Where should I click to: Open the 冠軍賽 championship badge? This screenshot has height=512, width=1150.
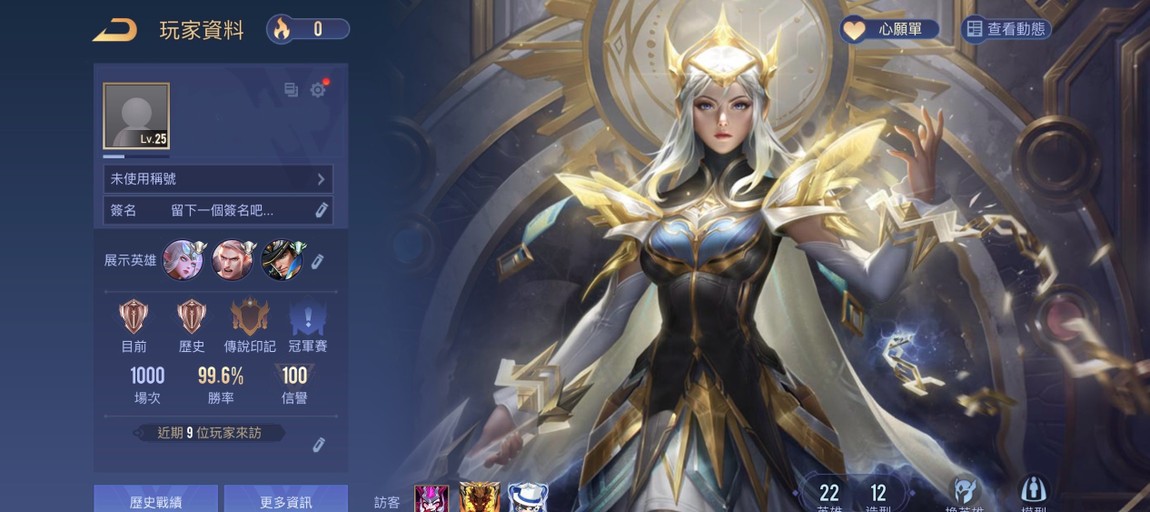click(x=308, y=318)
